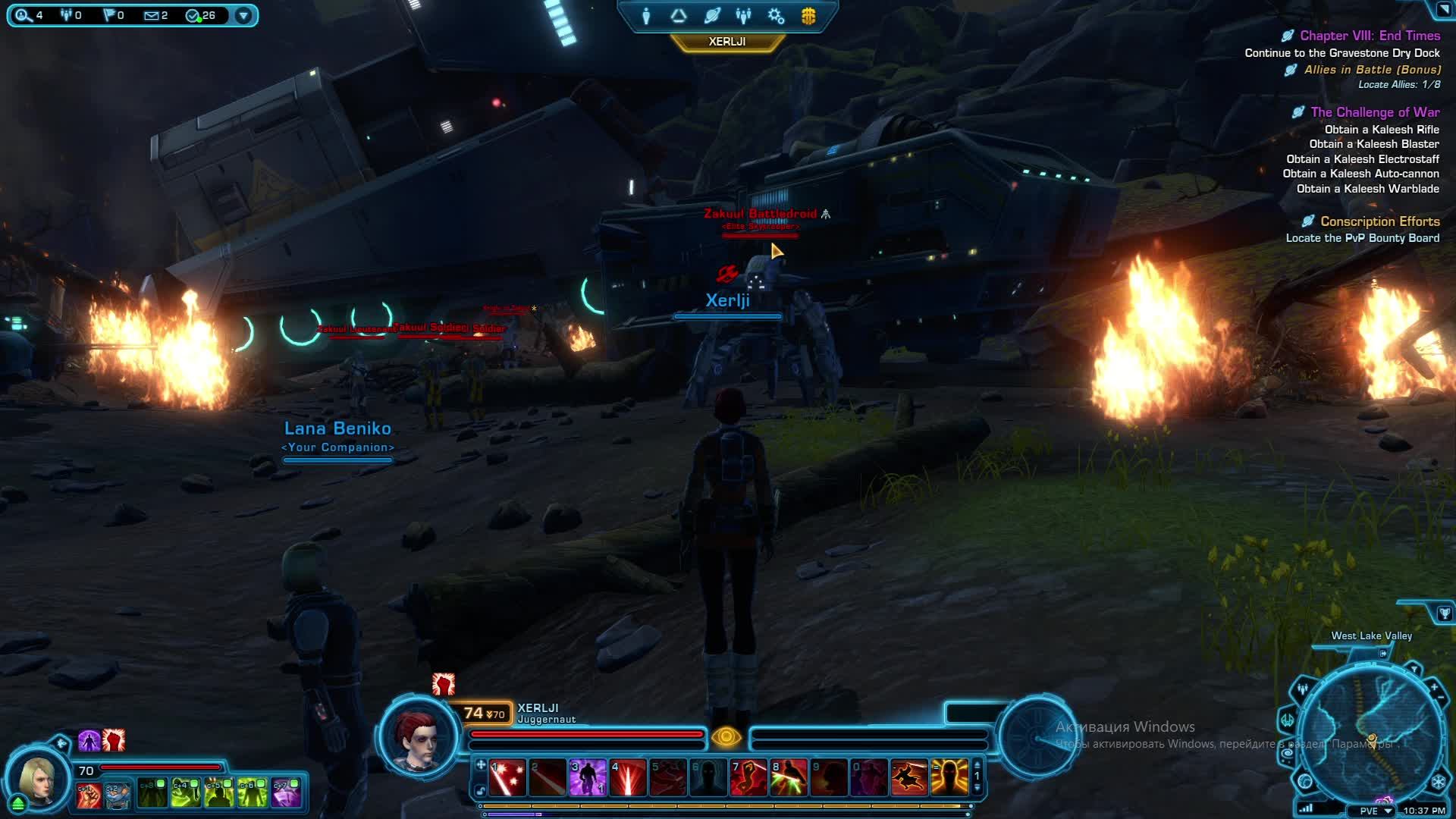Toggle the quickbar lock icon

click(x=481, y=791)
